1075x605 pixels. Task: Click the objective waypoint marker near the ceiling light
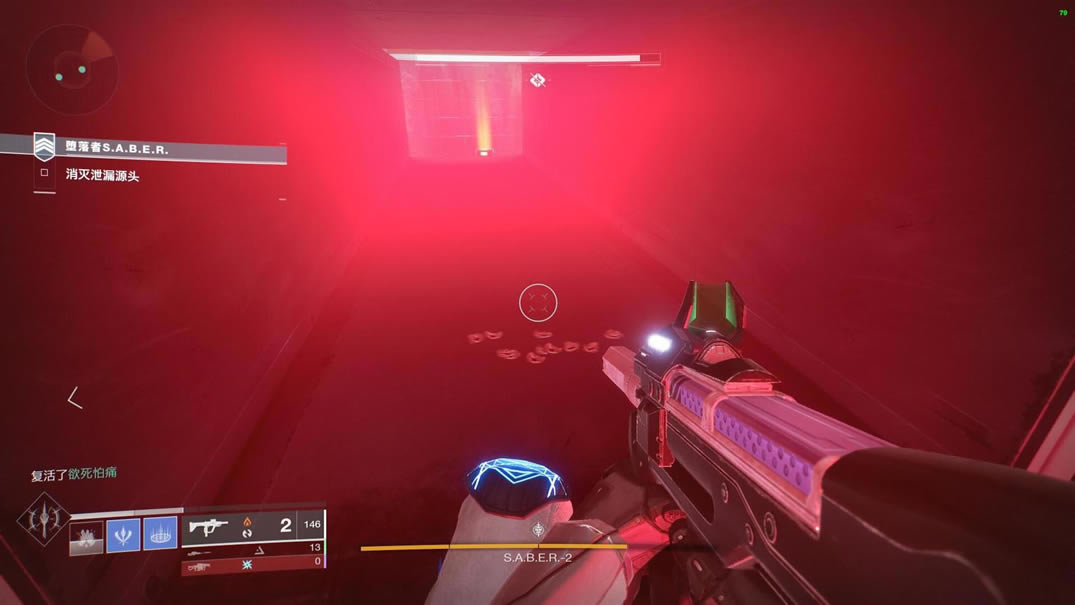pyautogui.click(x=537, y=79)
